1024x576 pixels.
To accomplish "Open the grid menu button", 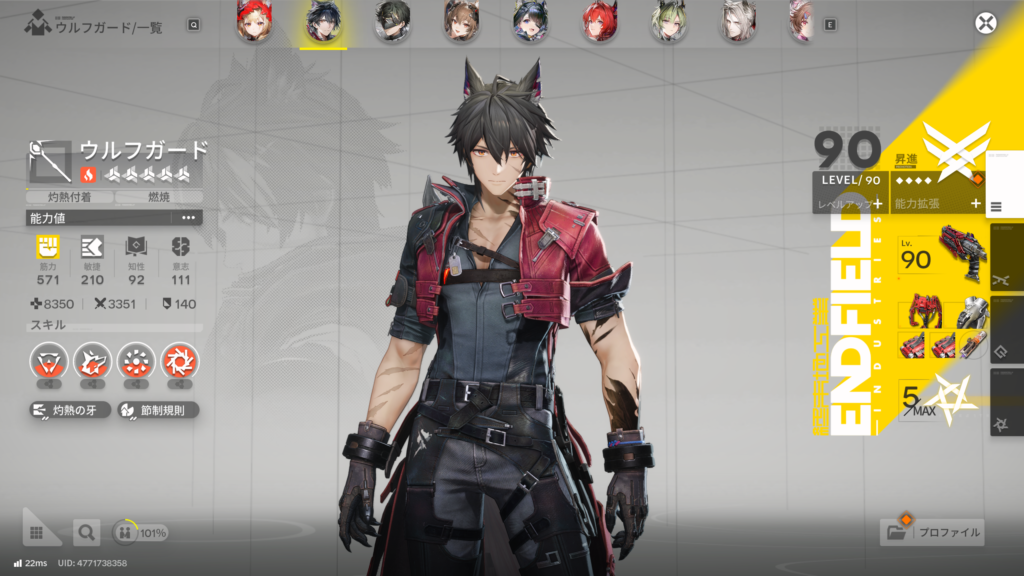I will click(x=37, y=533).
